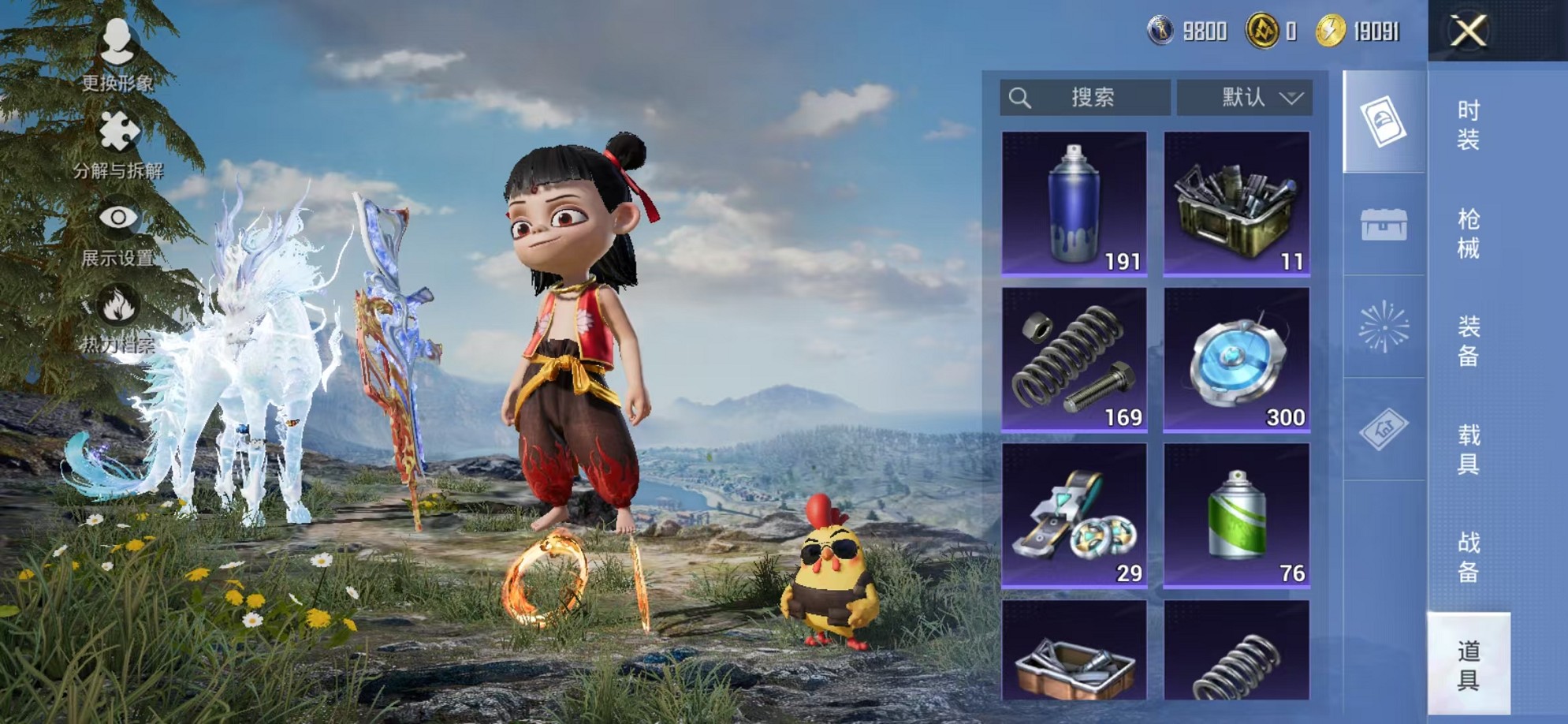Open 展示设置 eye icon settings
1568x724 pixels.
tap(117, 229)
